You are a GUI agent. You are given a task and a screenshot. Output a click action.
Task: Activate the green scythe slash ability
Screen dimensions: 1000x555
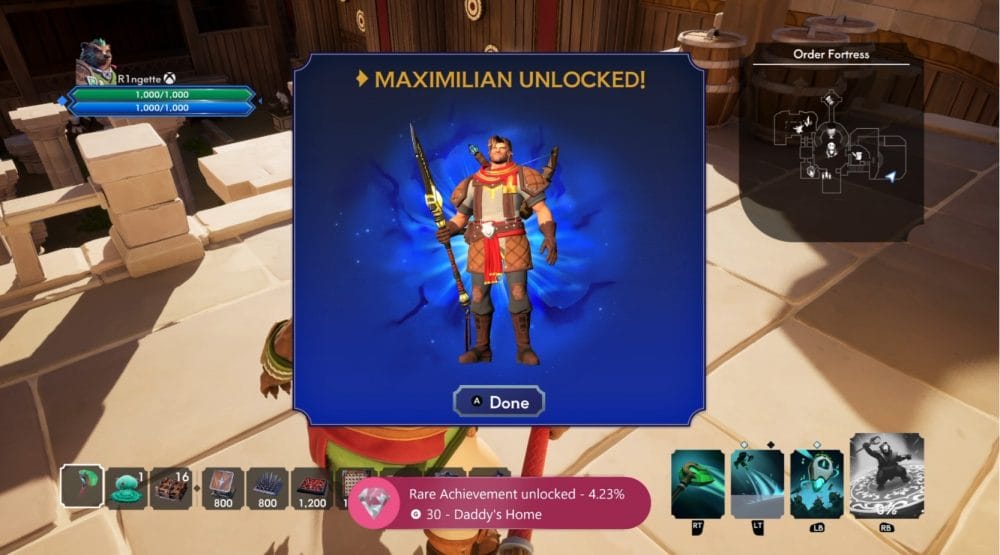(x=698, y=483)
